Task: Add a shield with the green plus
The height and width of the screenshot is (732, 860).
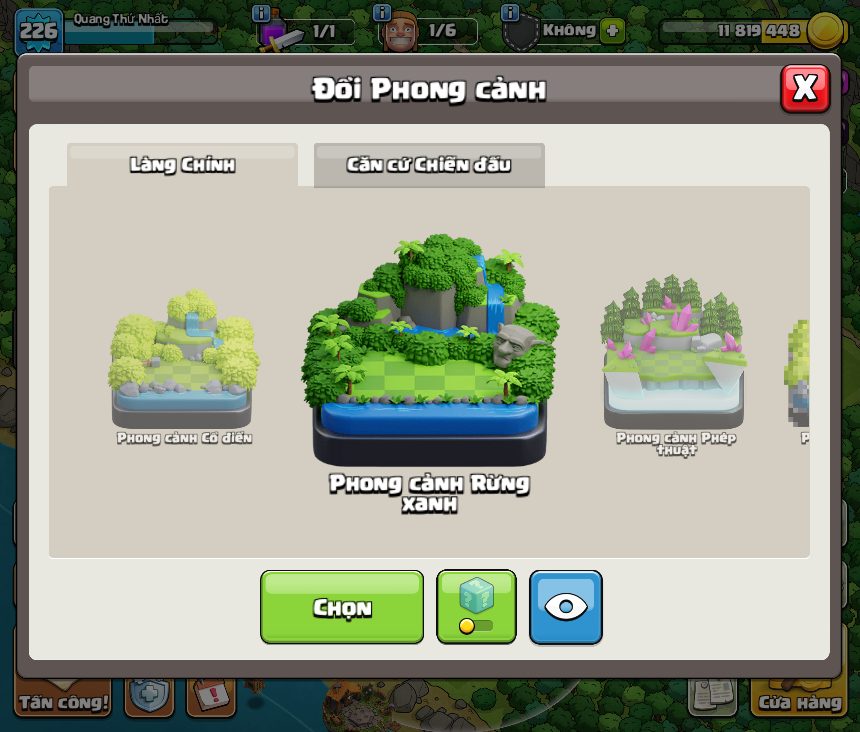Action: click(612, 30)
